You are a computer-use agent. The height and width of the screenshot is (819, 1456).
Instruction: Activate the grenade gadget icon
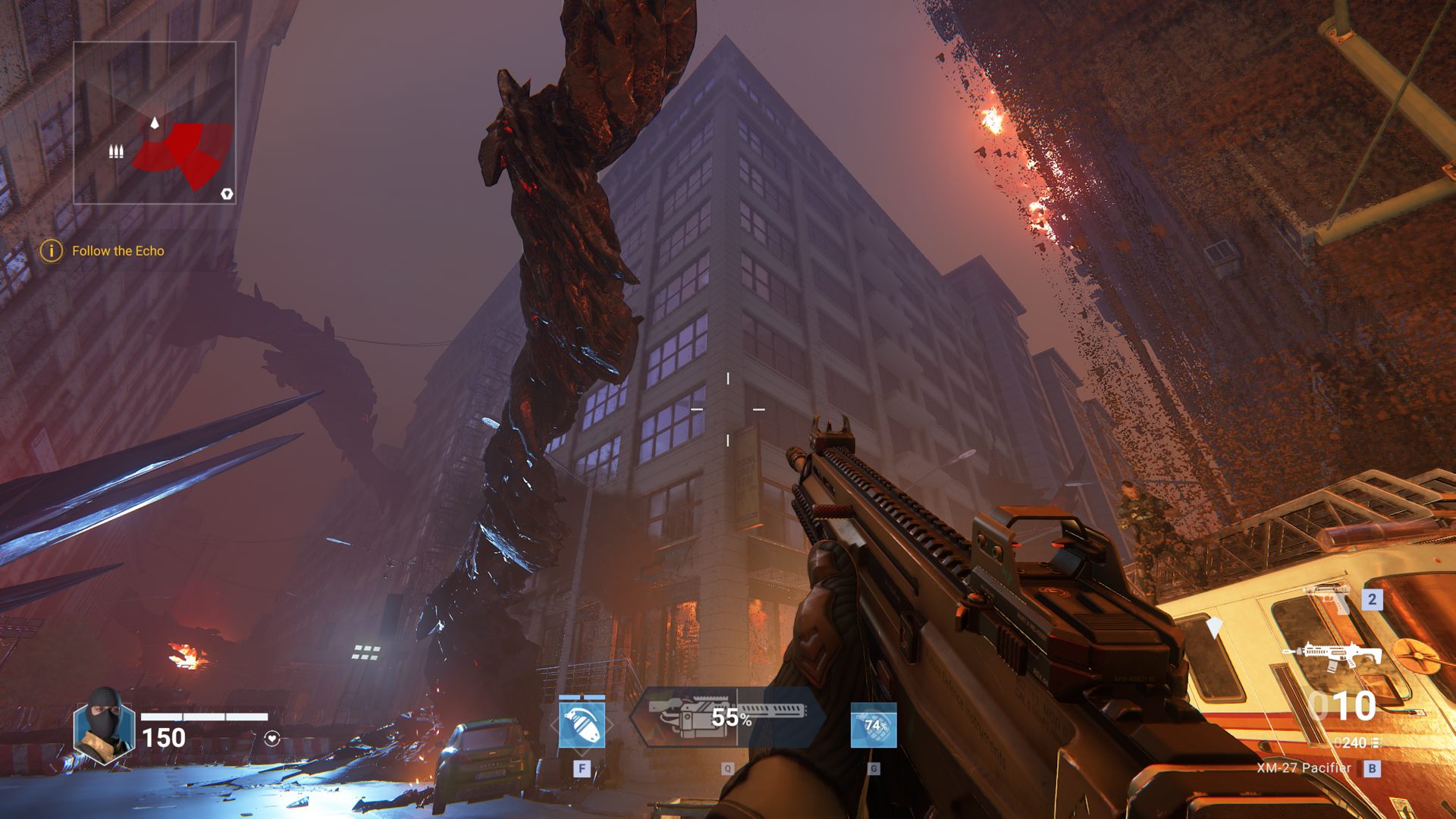(582, 725)
